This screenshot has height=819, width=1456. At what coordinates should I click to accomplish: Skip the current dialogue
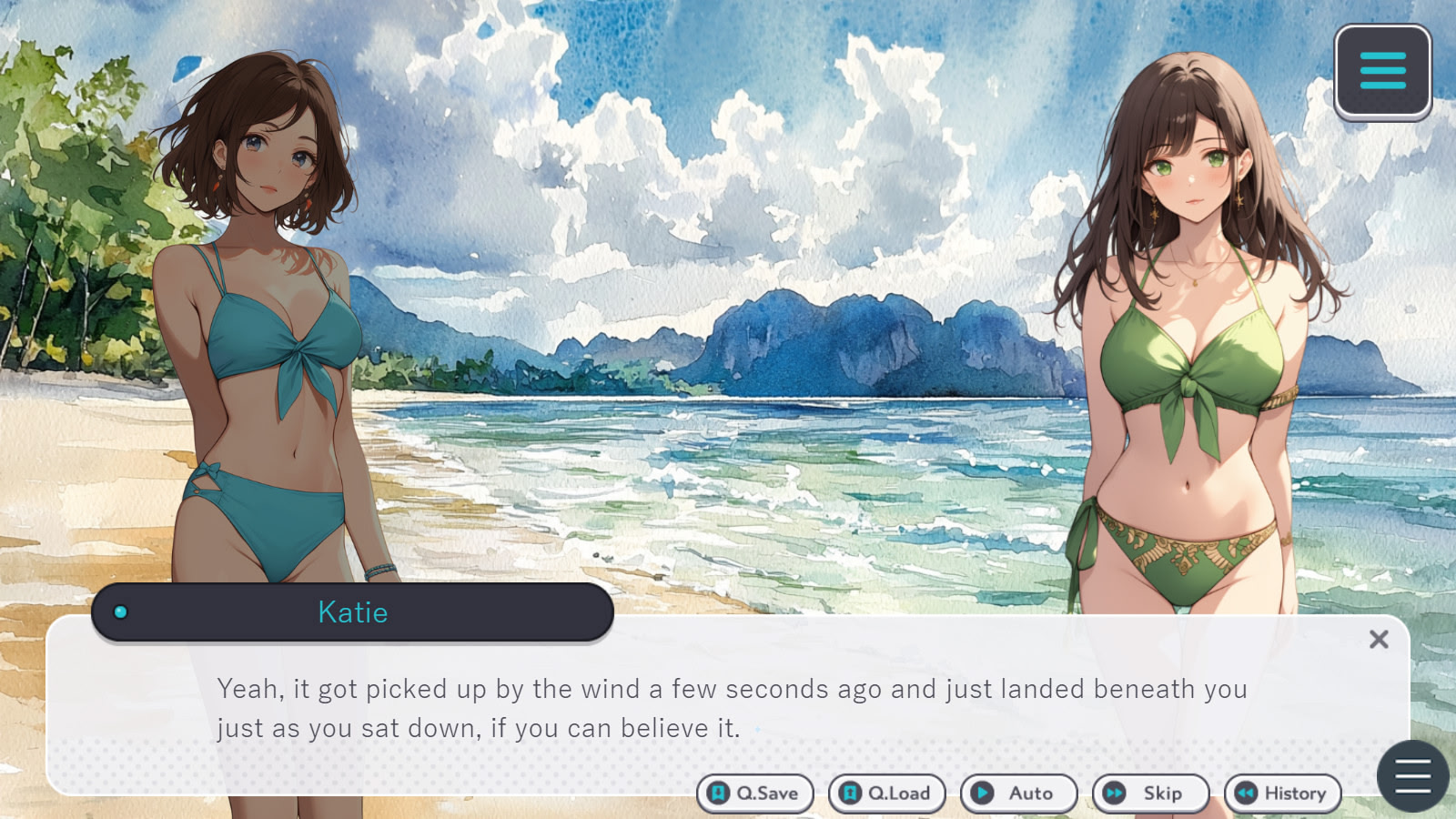[x=1150, y=794]
